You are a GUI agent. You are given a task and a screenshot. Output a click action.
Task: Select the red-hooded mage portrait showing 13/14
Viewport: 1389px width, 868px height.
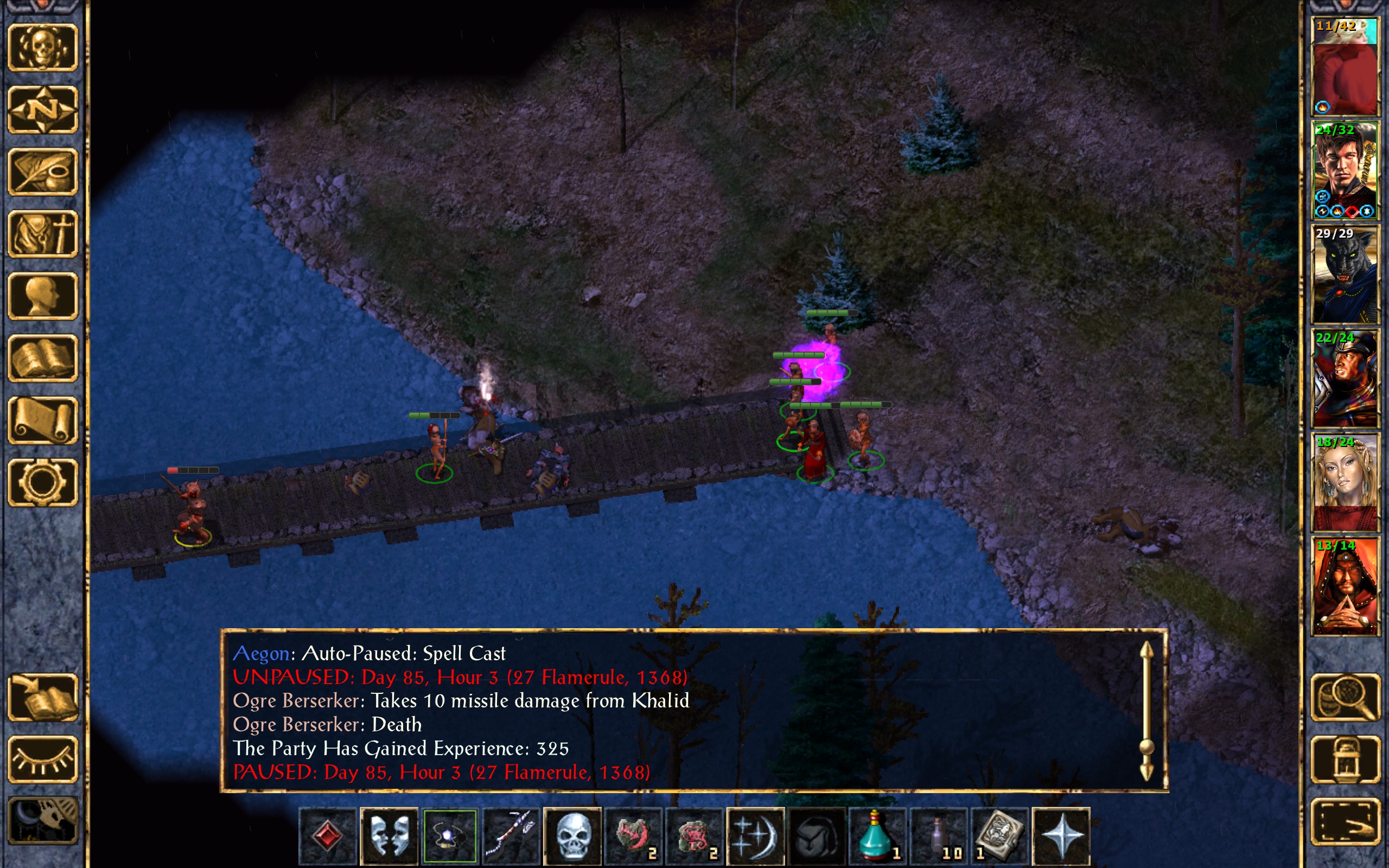[x=1345, y=586]
